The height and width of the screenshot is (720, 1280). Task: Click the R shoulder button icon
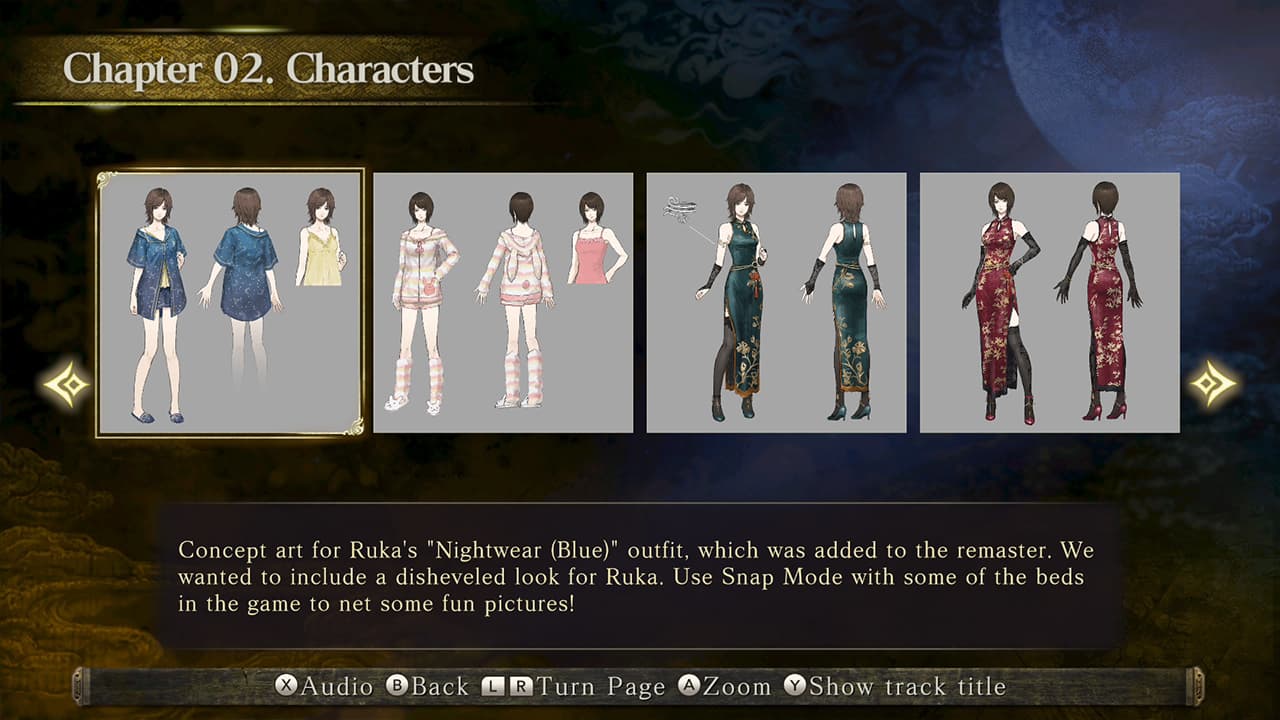pos(523,687)
